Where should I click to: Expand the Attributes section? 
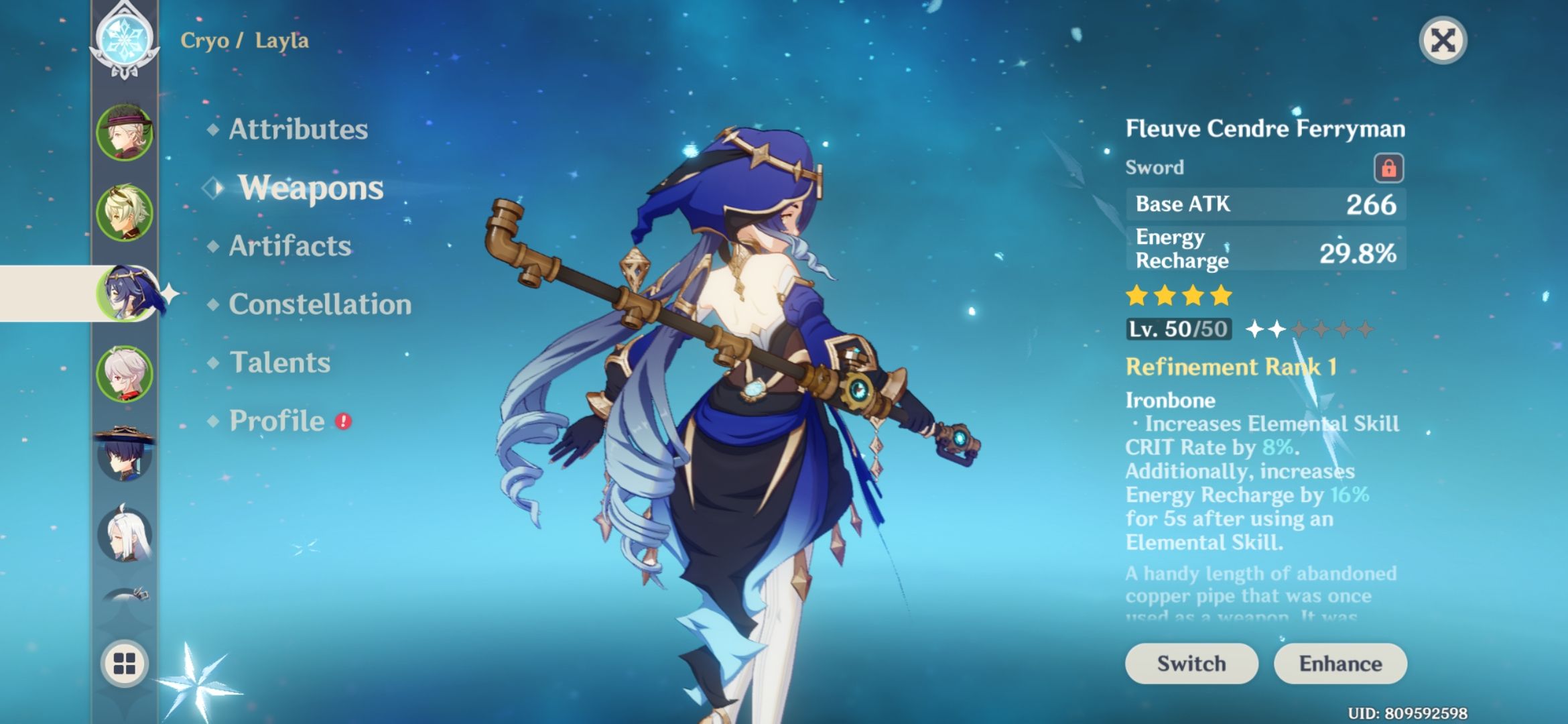point(298,129)
